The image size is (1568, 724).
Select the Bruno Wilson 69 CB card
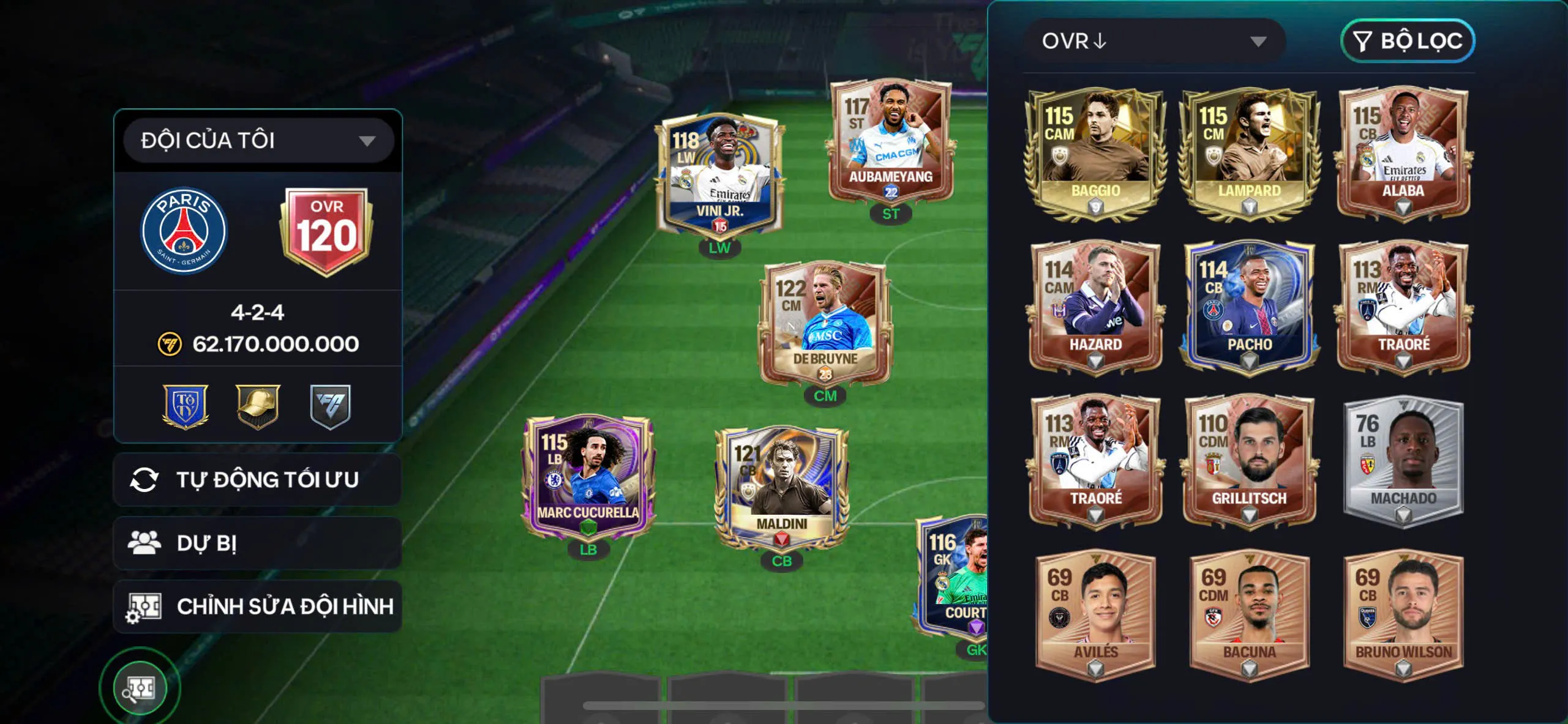pyautogui.click(x=1403, y=615)
